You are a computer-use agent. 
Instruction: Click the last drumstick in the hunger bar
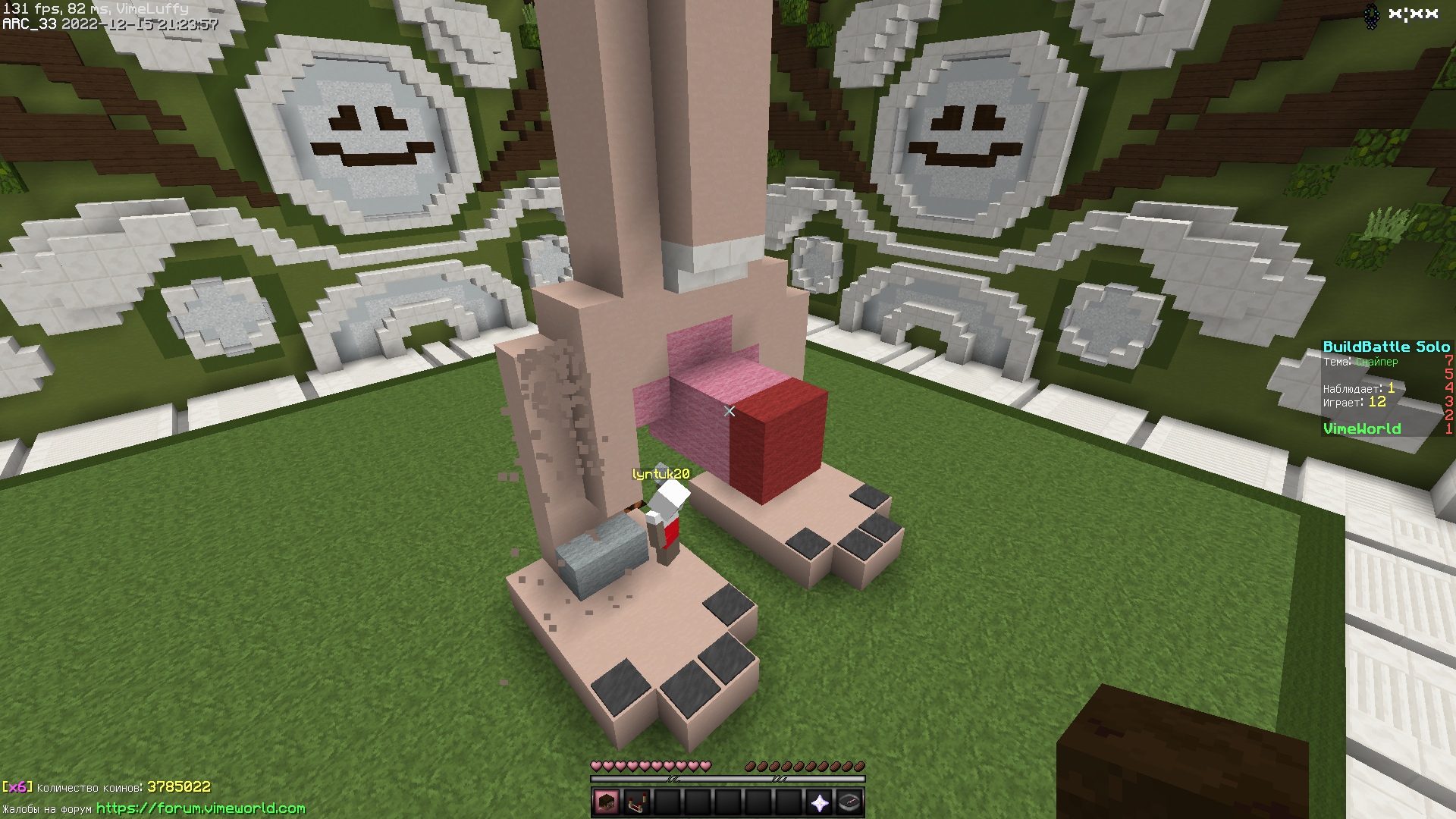859,766
